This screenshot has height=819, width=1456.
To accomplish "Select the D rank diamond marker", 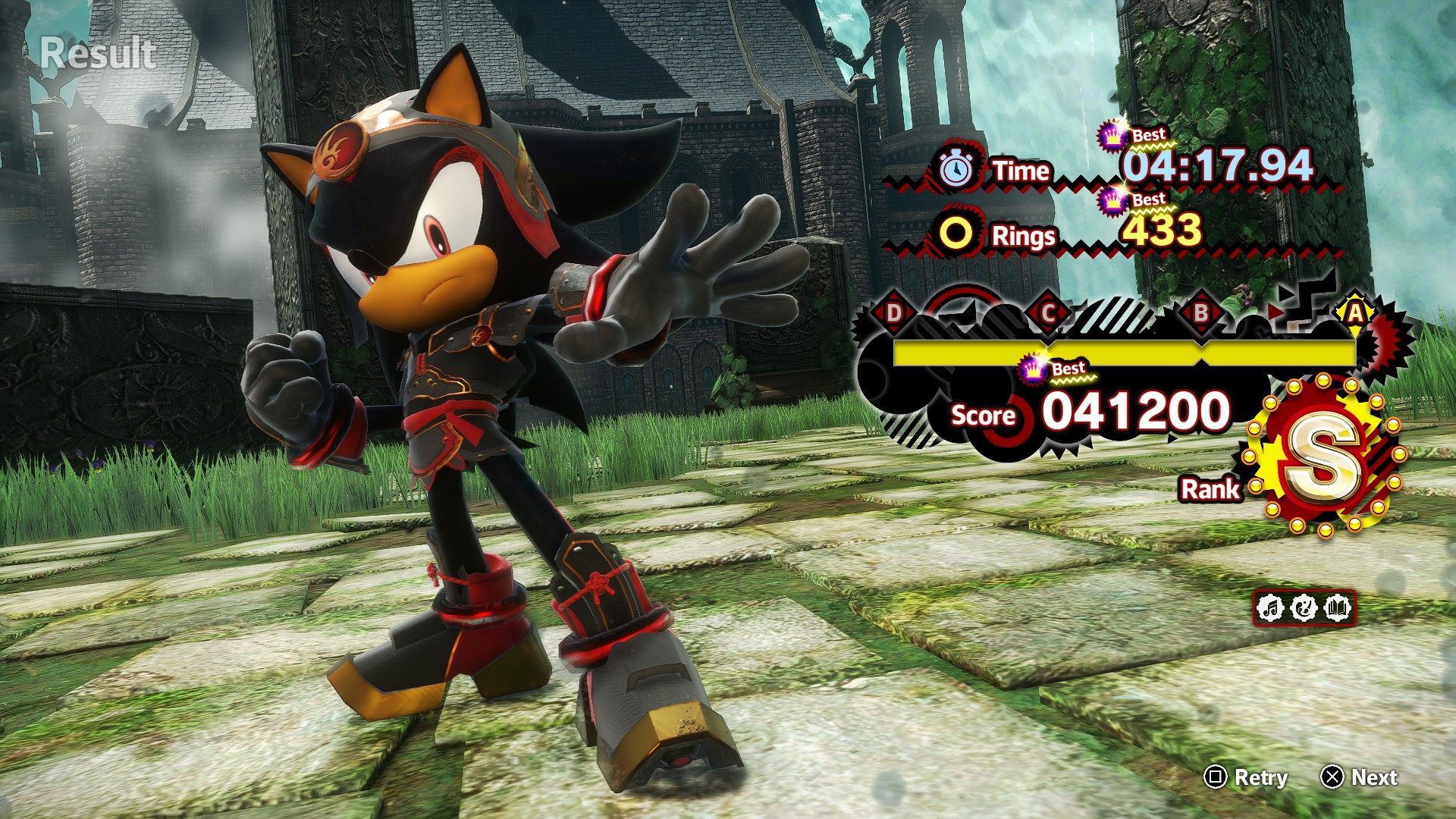I will [x=893, y=313].
